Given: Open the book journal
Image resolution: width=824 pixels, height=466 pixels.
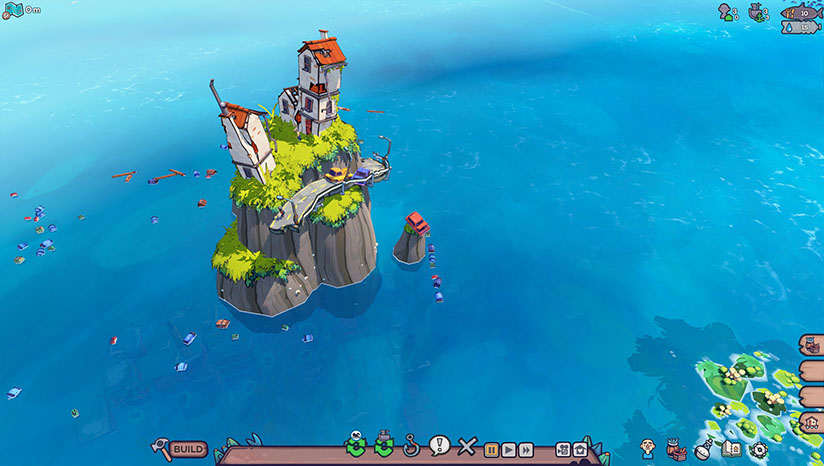Looking at the screenshot, I should coord(731,450).
